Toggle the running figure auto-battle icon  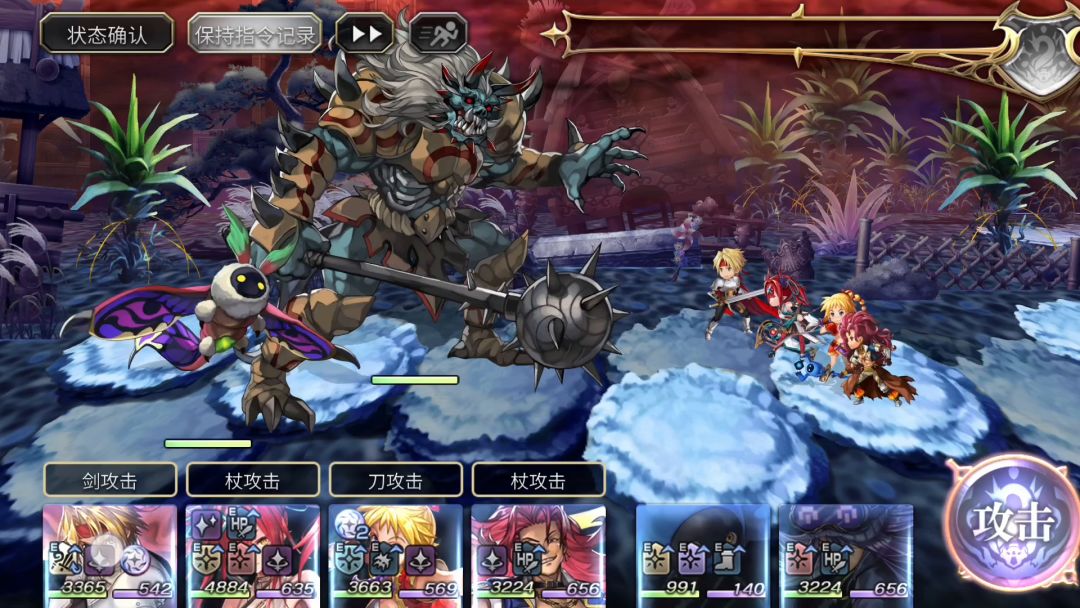click(x=438, y=34)
